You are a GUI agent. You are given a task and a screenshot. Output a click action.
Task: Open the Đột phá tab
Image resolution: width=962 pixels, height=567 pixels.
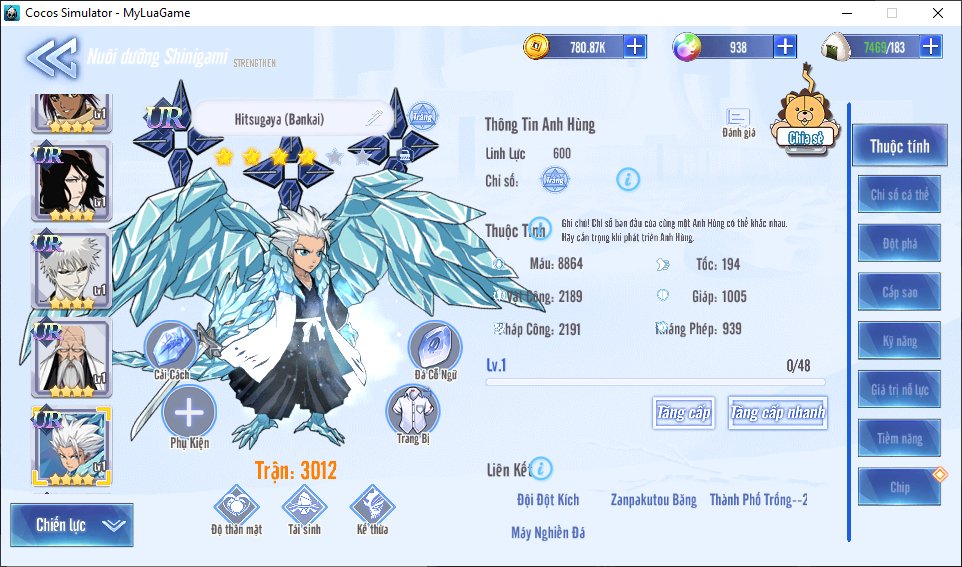click(x=899, y=243)
